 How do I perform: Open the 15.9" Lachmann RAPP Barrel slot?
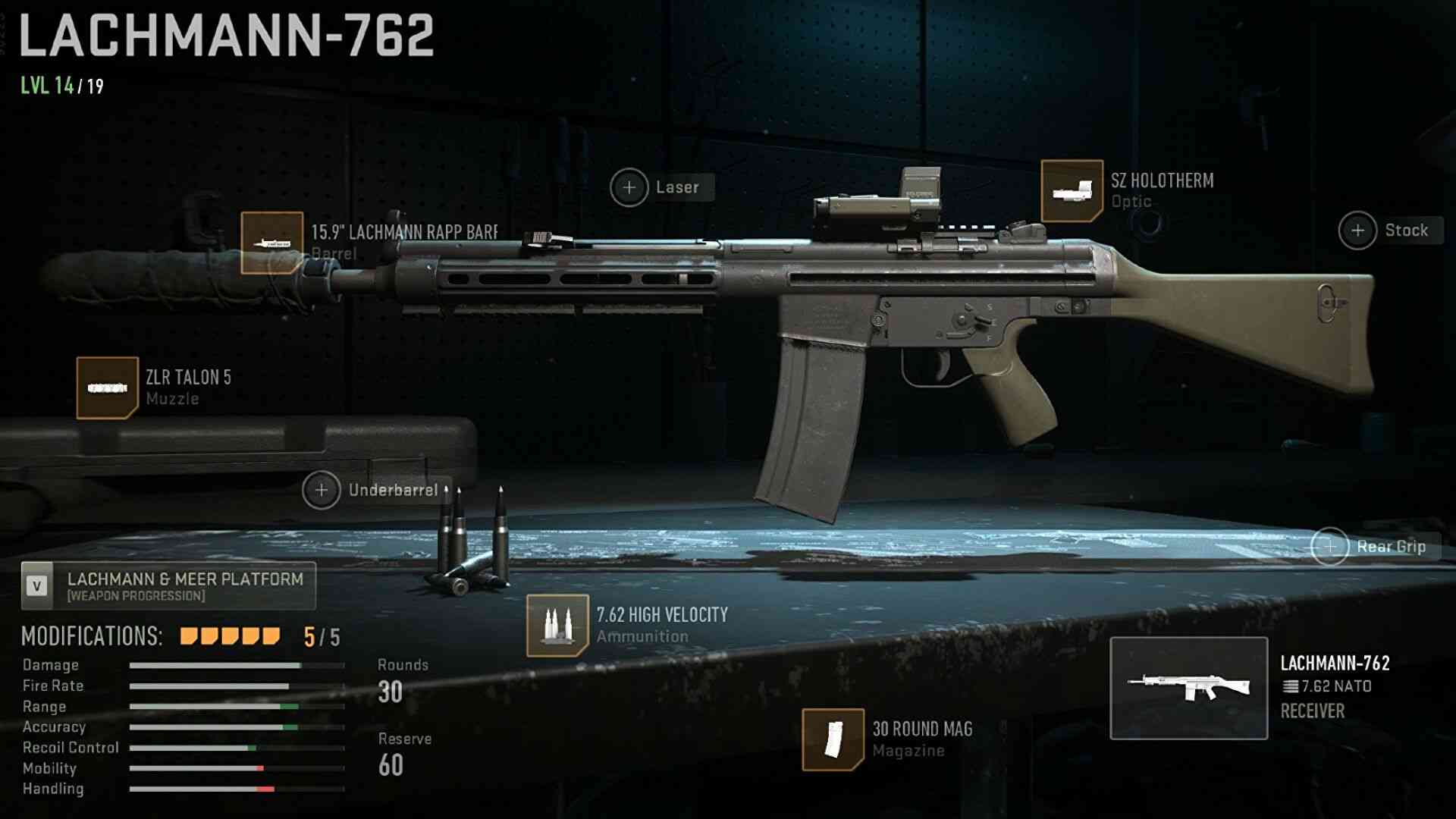pos(271,243)
